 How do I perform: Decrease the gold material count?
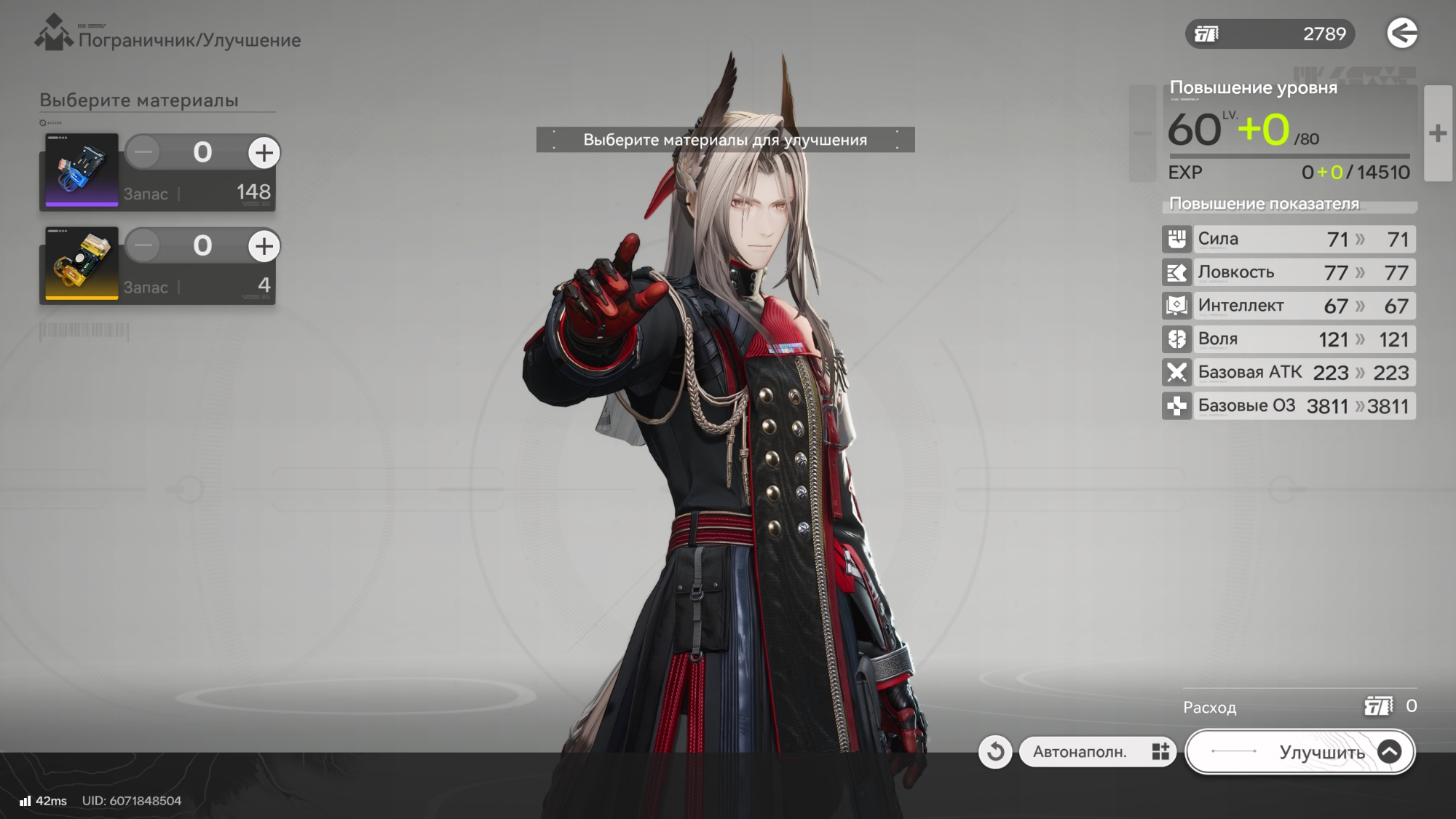click(x=143, y=246)
